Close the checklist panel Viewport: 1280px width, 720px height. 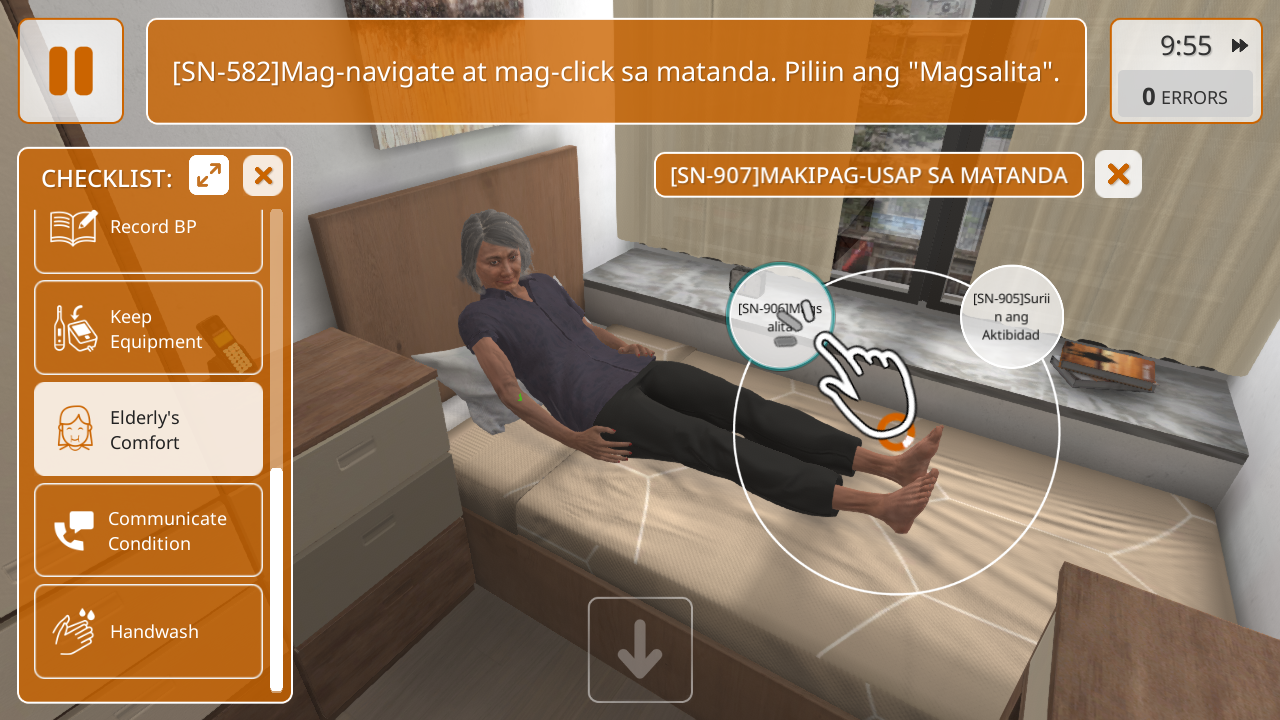(x=263, y=176)
